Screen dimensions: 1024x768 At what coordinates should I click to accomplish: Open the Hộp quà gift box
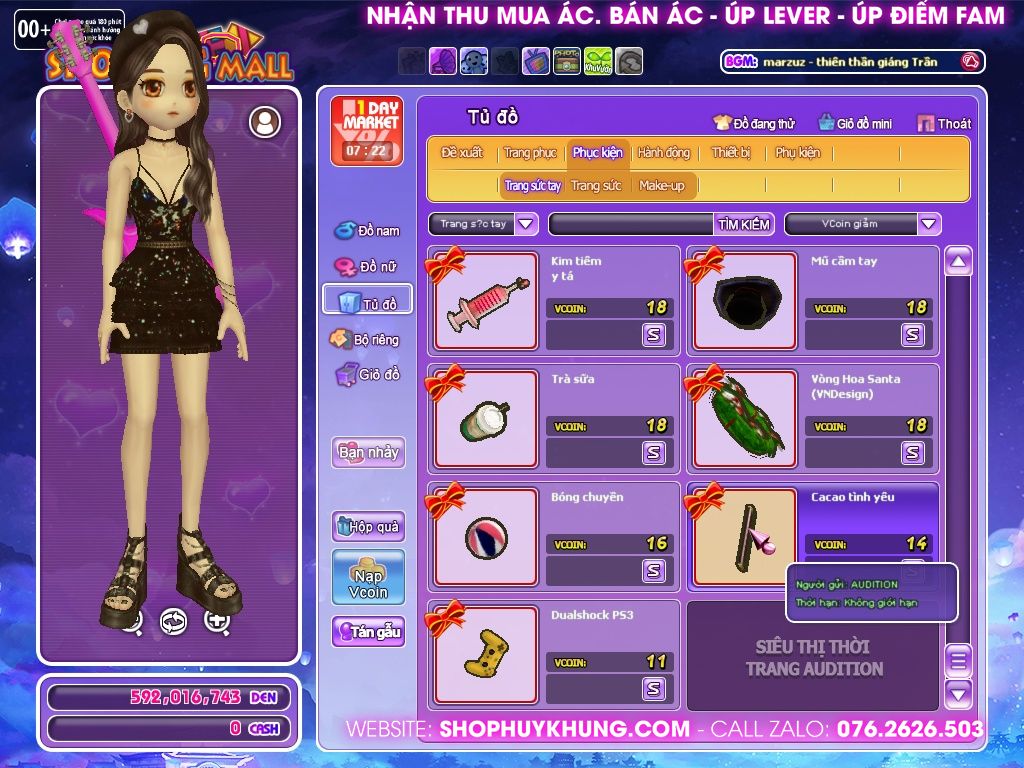coord(368,526)
